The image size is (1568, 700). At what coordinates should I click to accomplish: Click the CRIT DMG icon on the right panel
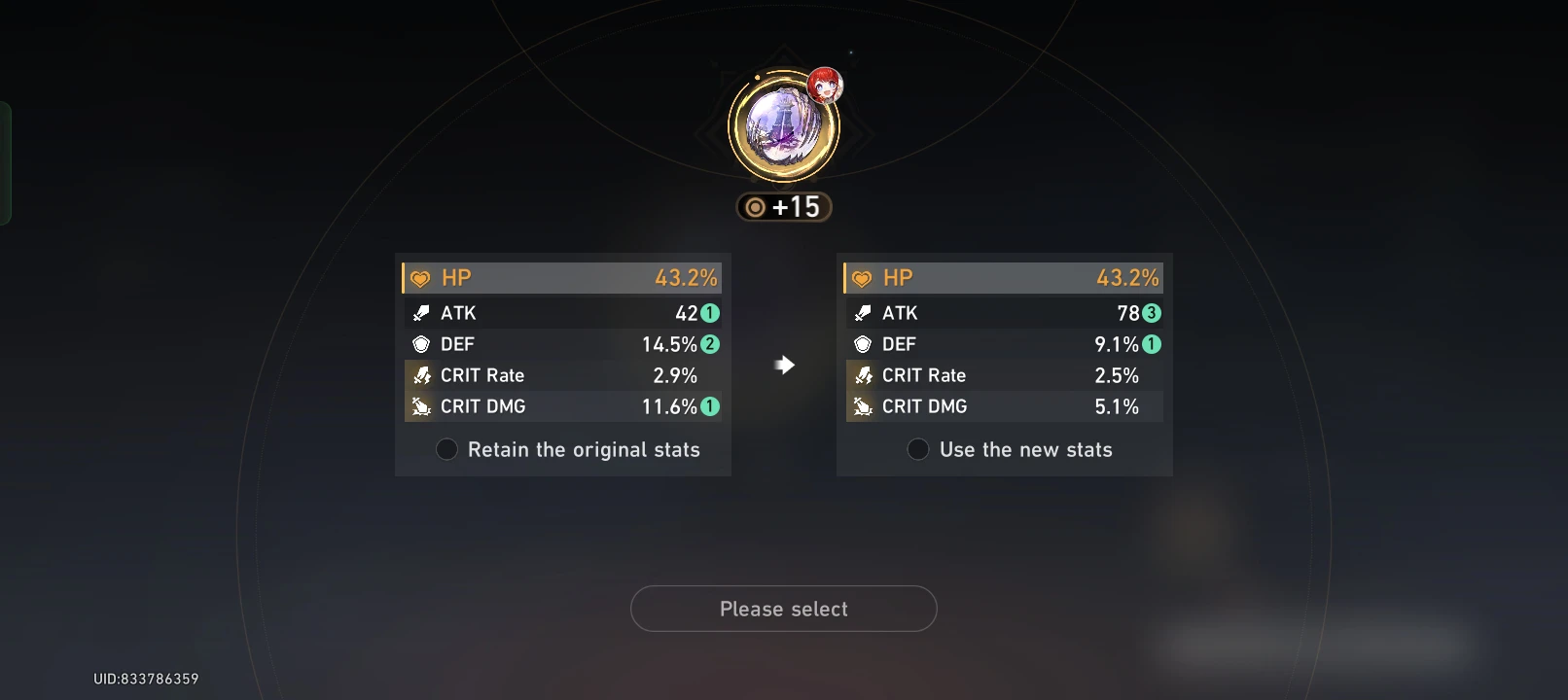pyautogui.click(x=861, y=406)
